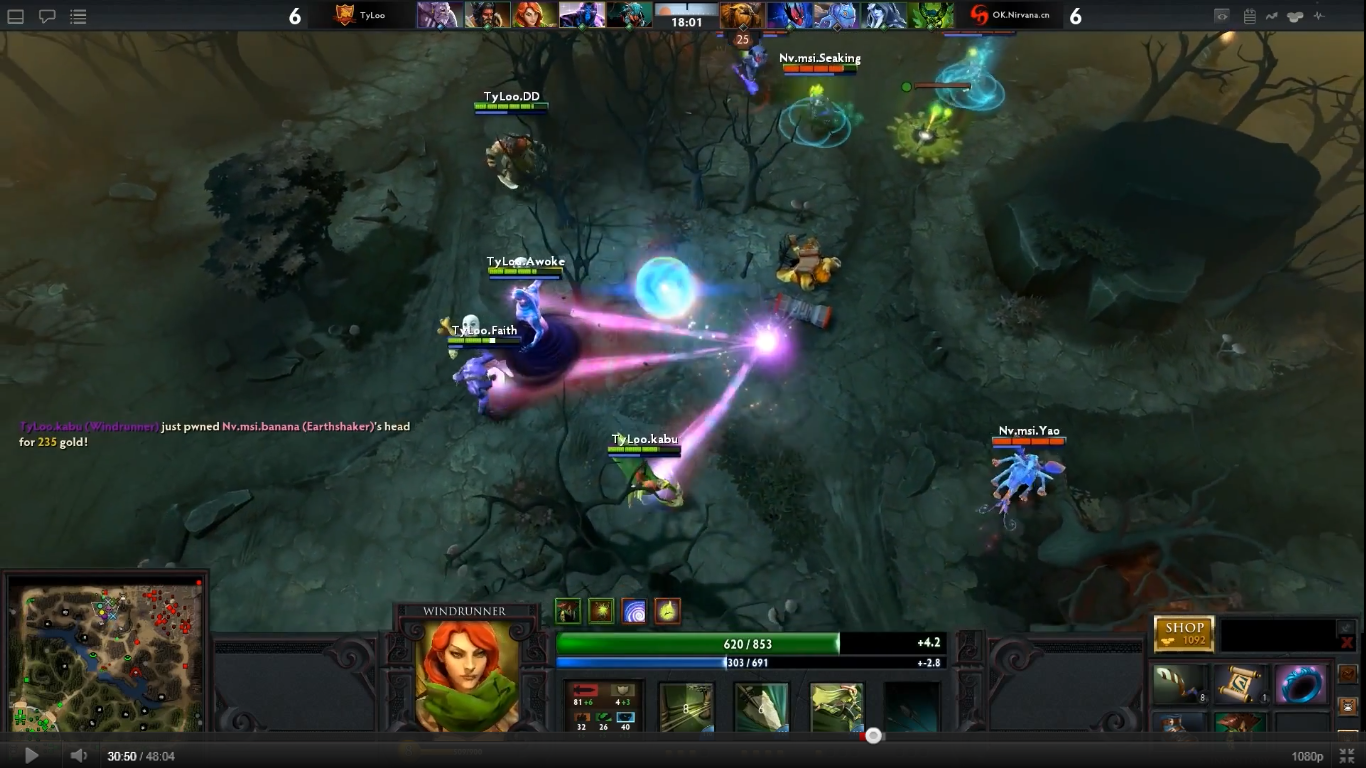Exit fullscreen video mode

point(1347,756)
